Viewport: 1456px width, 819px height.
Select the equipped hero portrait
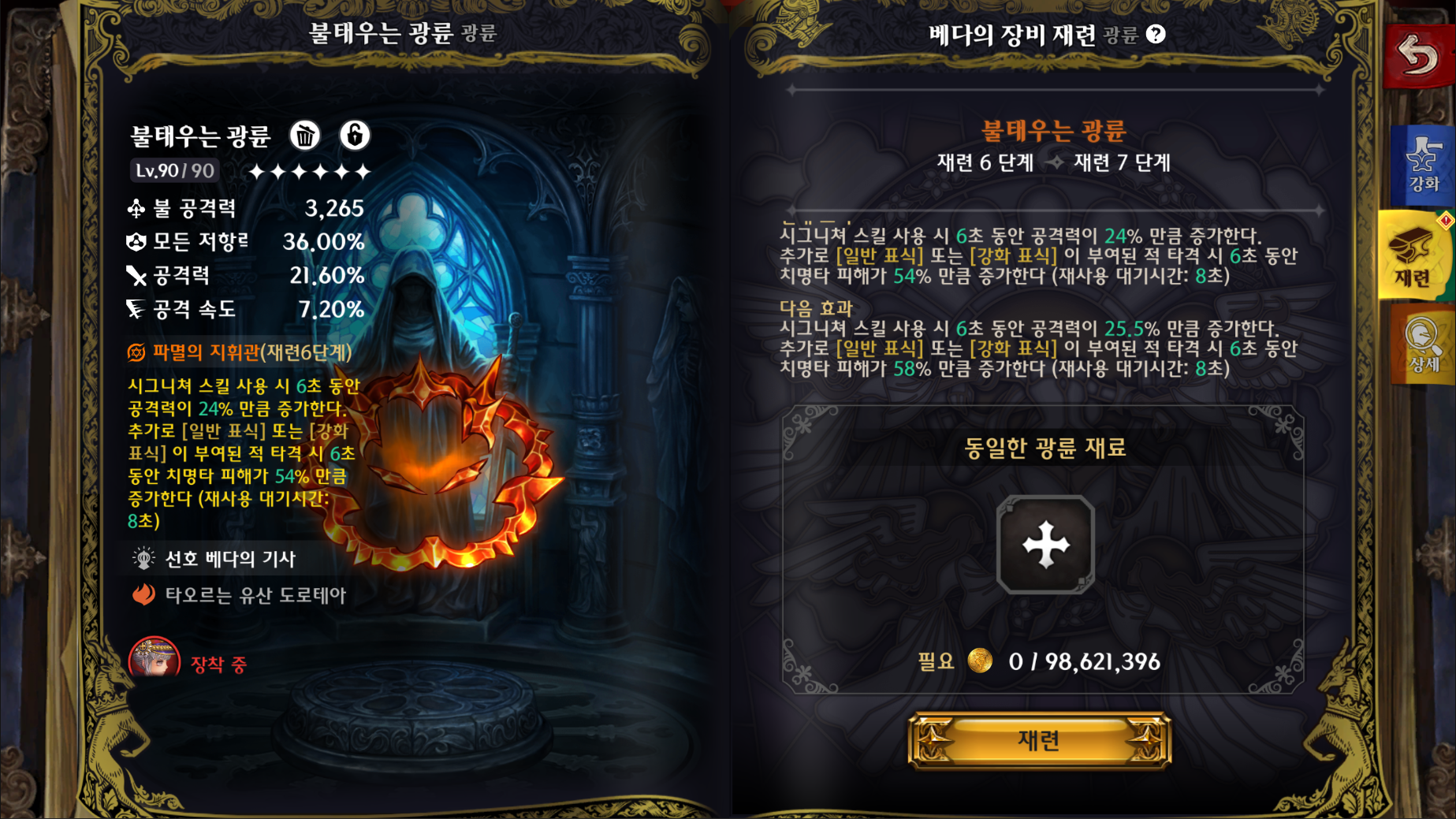(155, 659)
